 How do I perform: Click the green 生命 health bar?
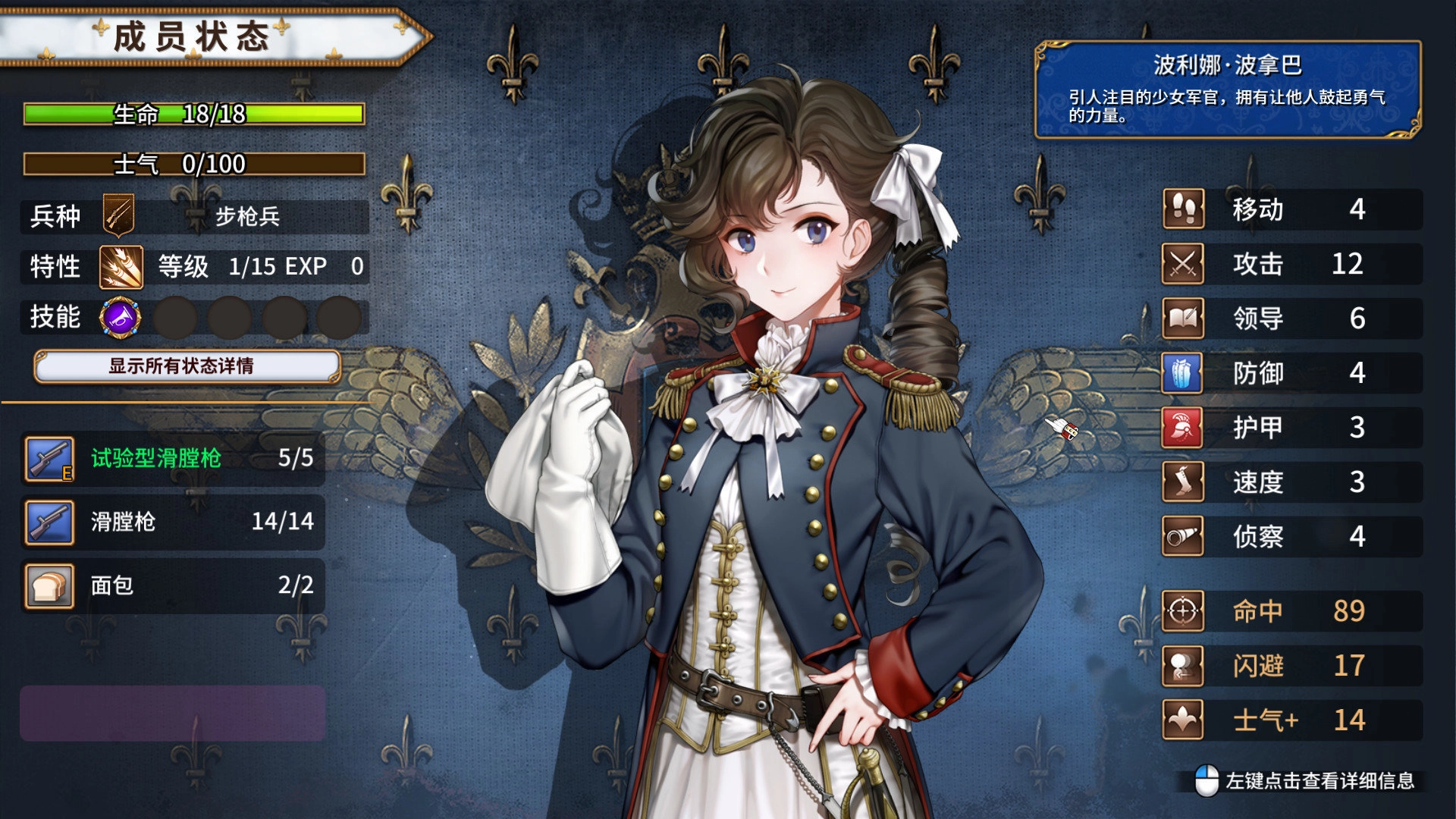(x=193, y=112)
